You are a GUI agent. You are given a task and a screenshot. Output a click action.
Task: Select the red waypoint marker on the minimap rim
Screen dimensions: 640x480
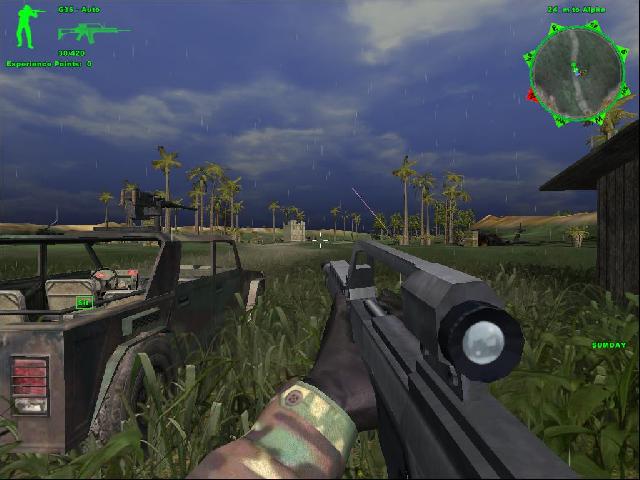530,95
